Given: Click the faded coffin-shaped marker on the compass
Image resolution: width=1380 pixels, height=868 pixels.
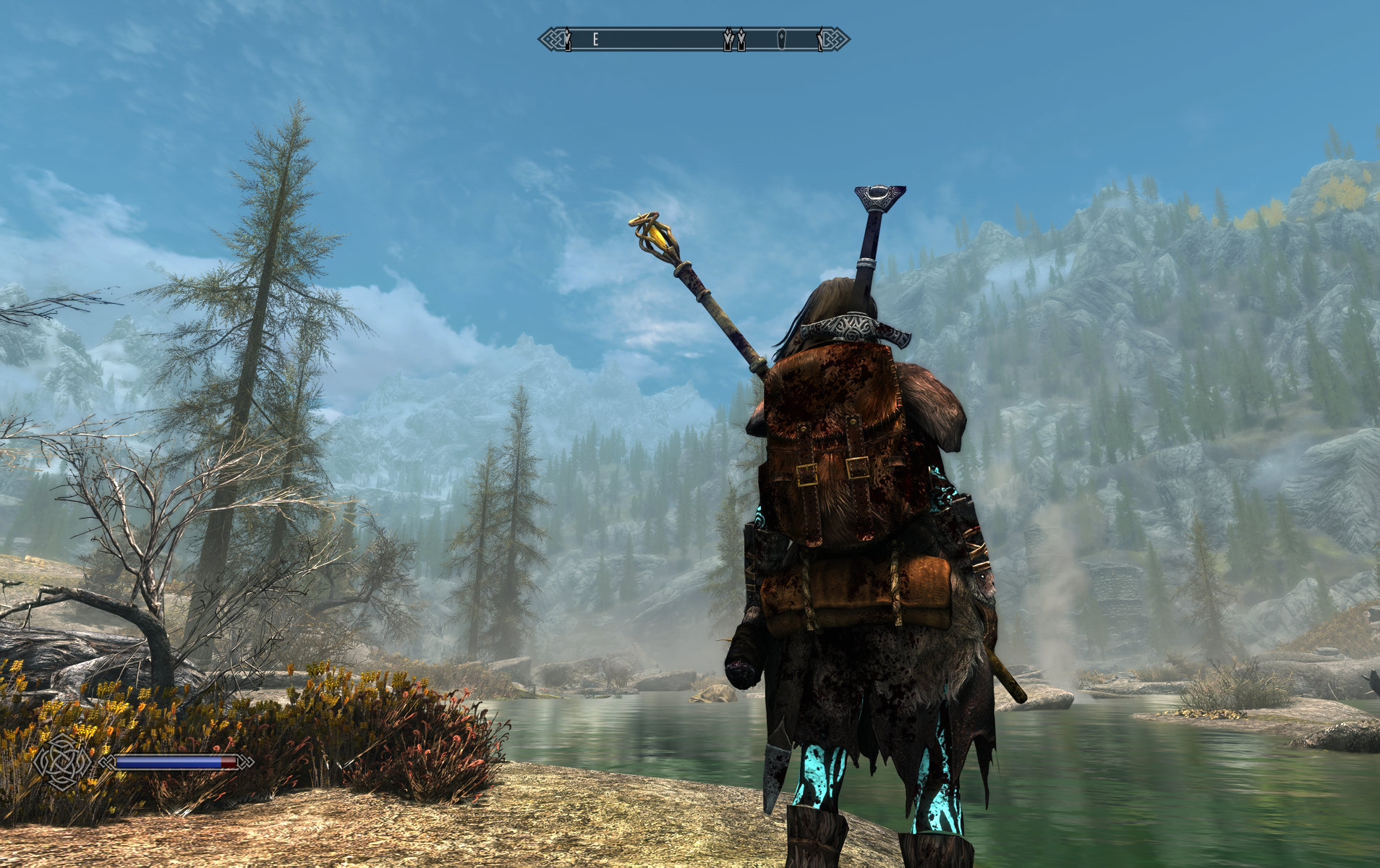Looking at the screenshot, I should tap(782, 39).
